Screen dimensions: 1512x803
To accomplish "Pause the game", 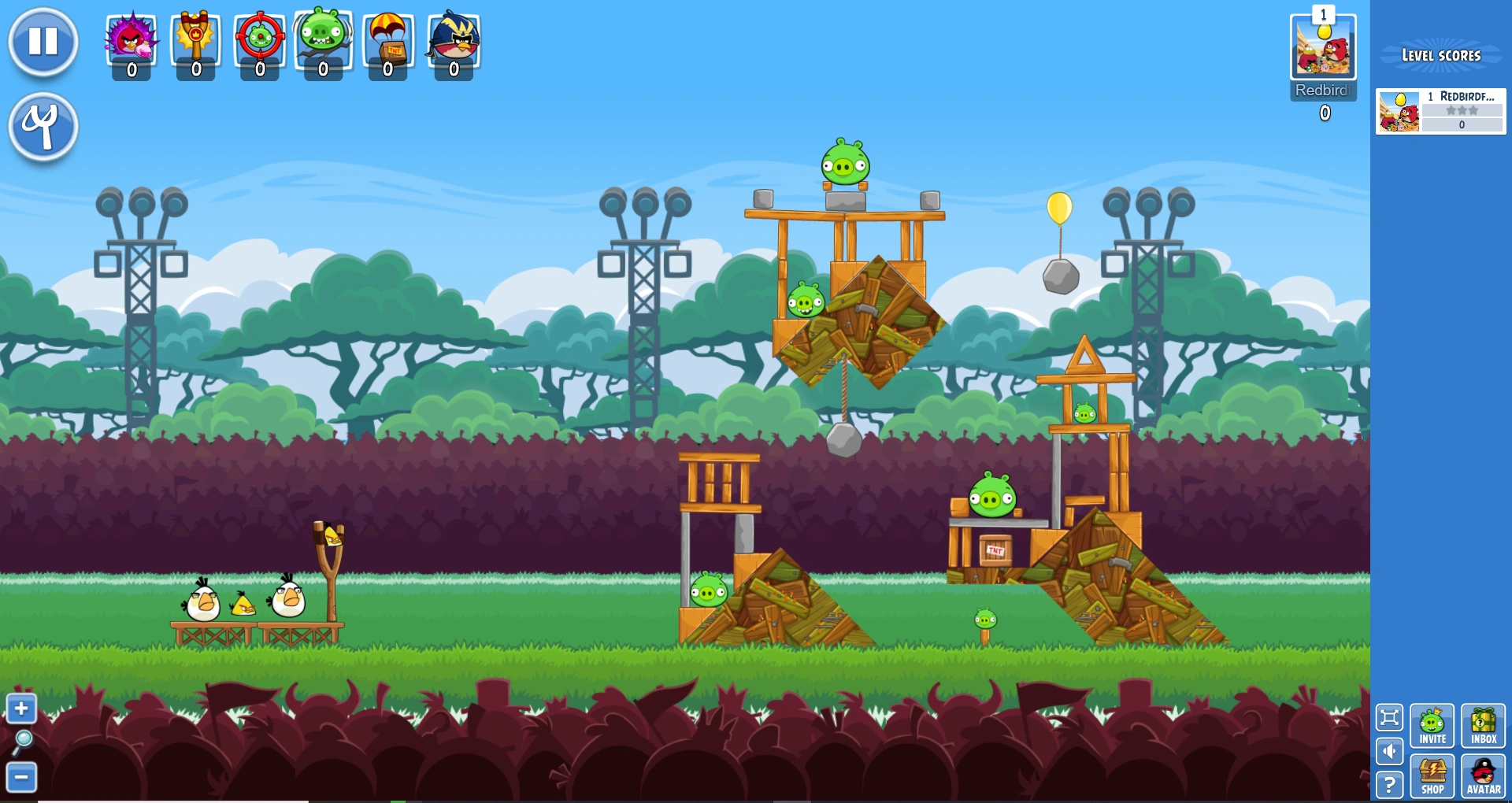I will [x=43, y=41].
